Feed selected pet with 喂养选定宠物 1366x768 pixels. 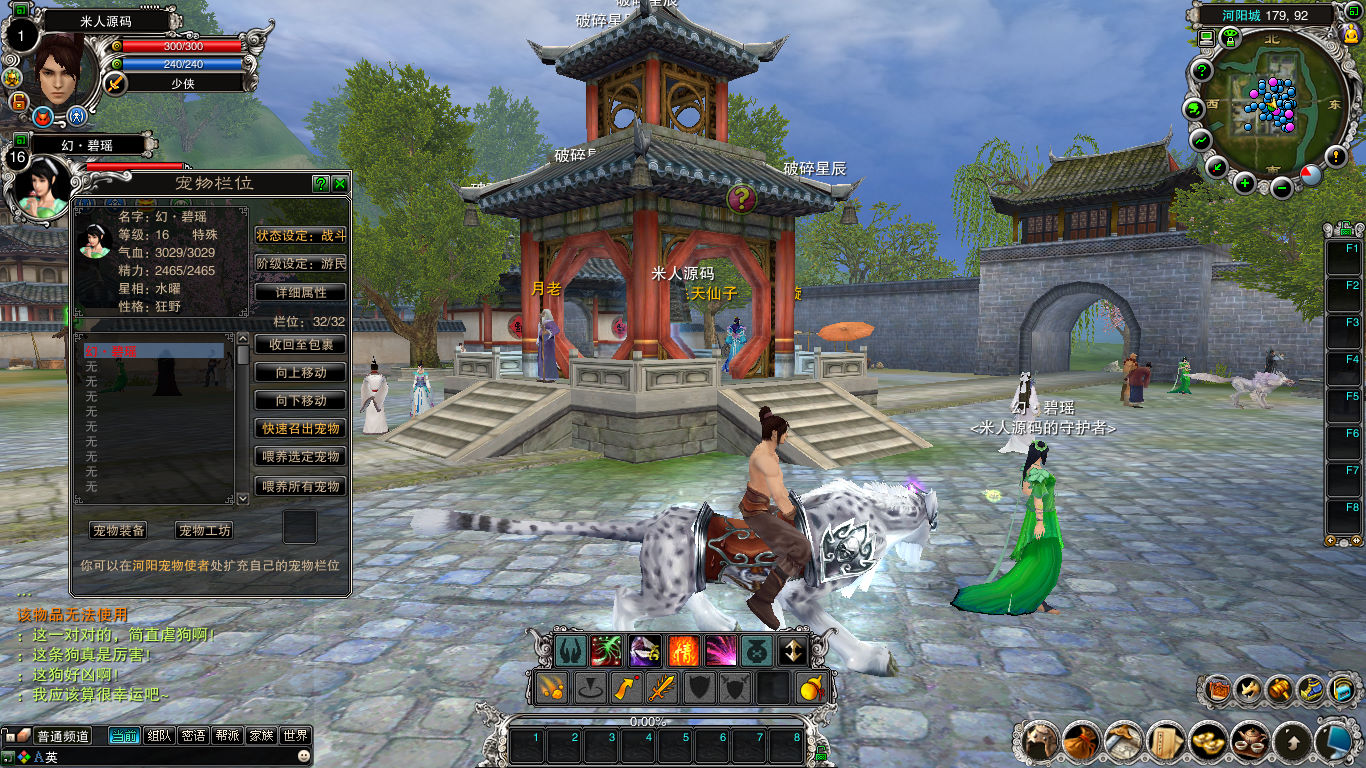(301, 457)
